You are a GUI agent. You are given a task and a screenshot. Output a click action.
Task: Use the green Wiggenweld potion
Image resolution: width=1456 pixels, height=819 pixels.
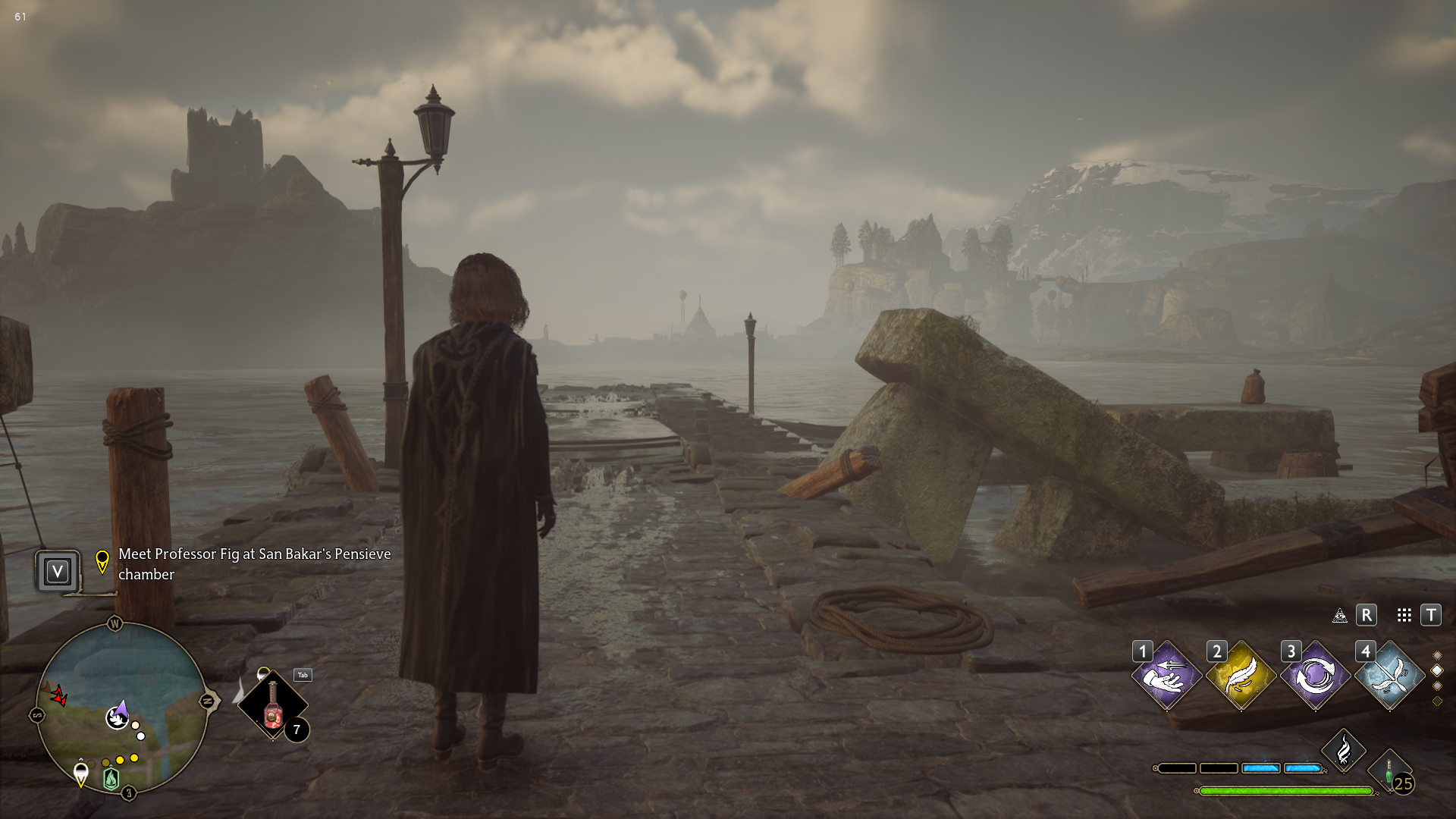(x=1390, y=773)
